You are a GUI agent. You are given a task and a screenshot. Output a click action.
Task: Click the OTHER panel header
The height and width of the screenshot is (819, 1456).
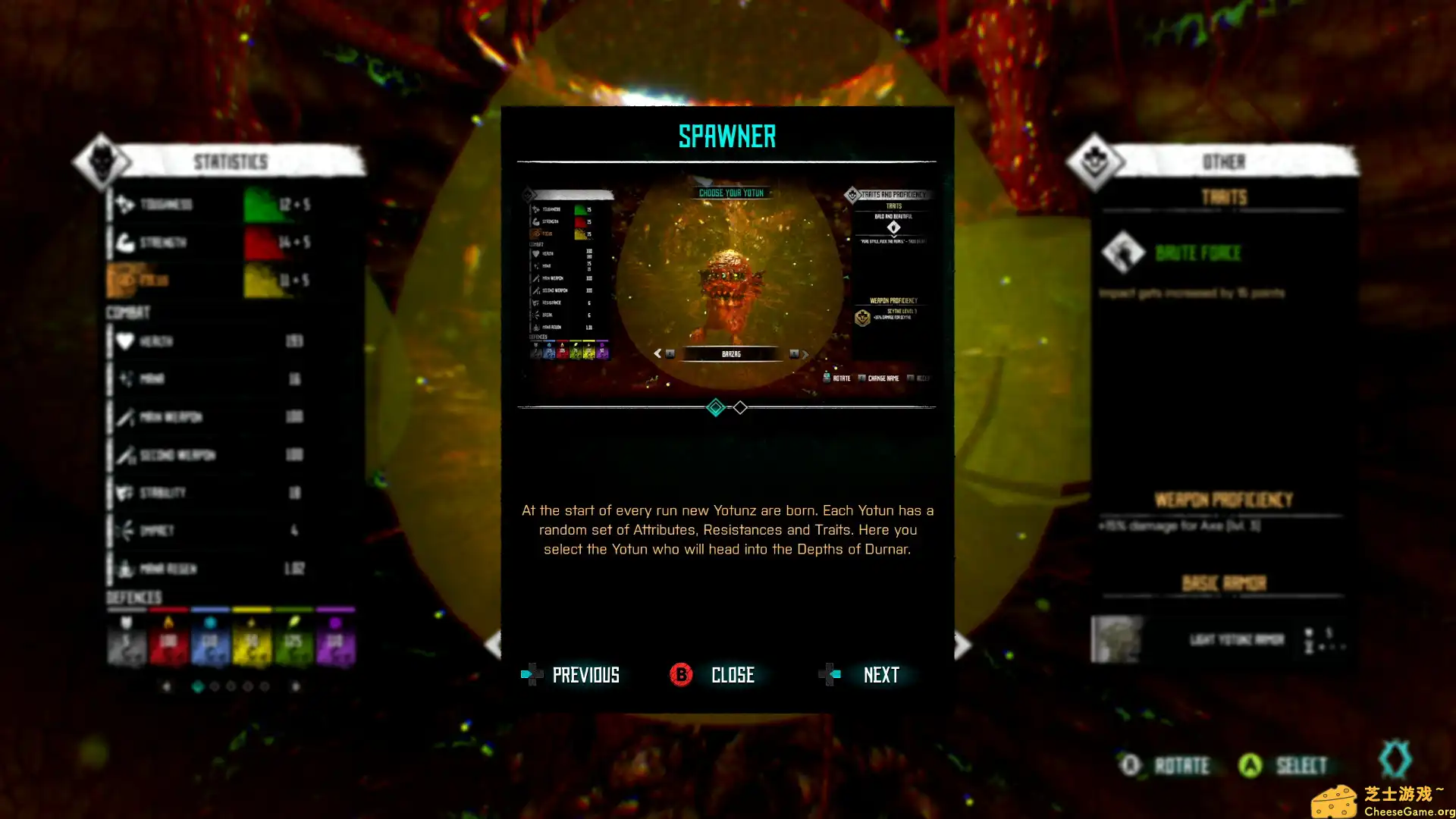click(x=1224, y=162)
